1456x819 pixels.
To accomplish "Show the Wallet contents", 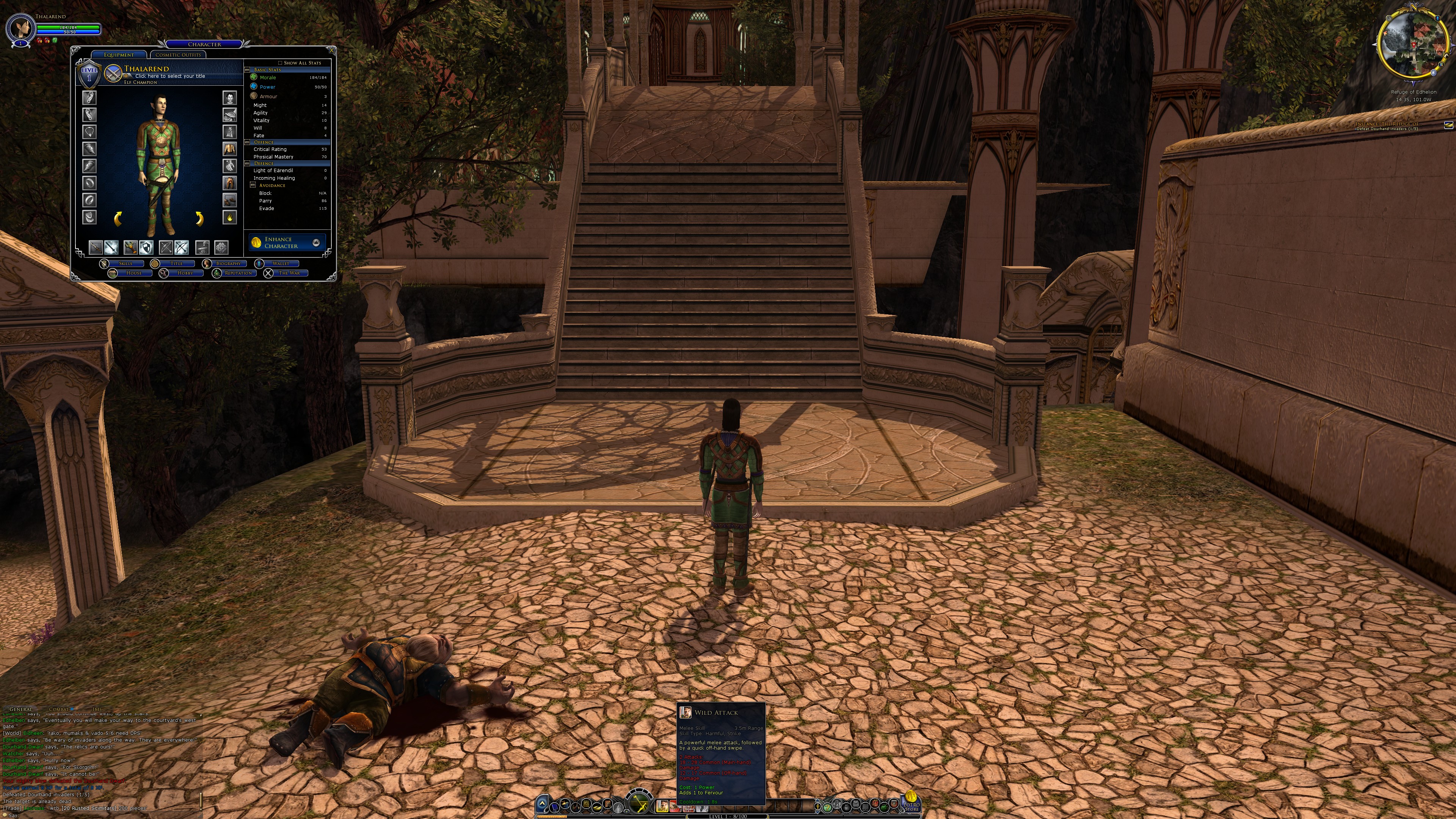I will (x=280, y=264).
